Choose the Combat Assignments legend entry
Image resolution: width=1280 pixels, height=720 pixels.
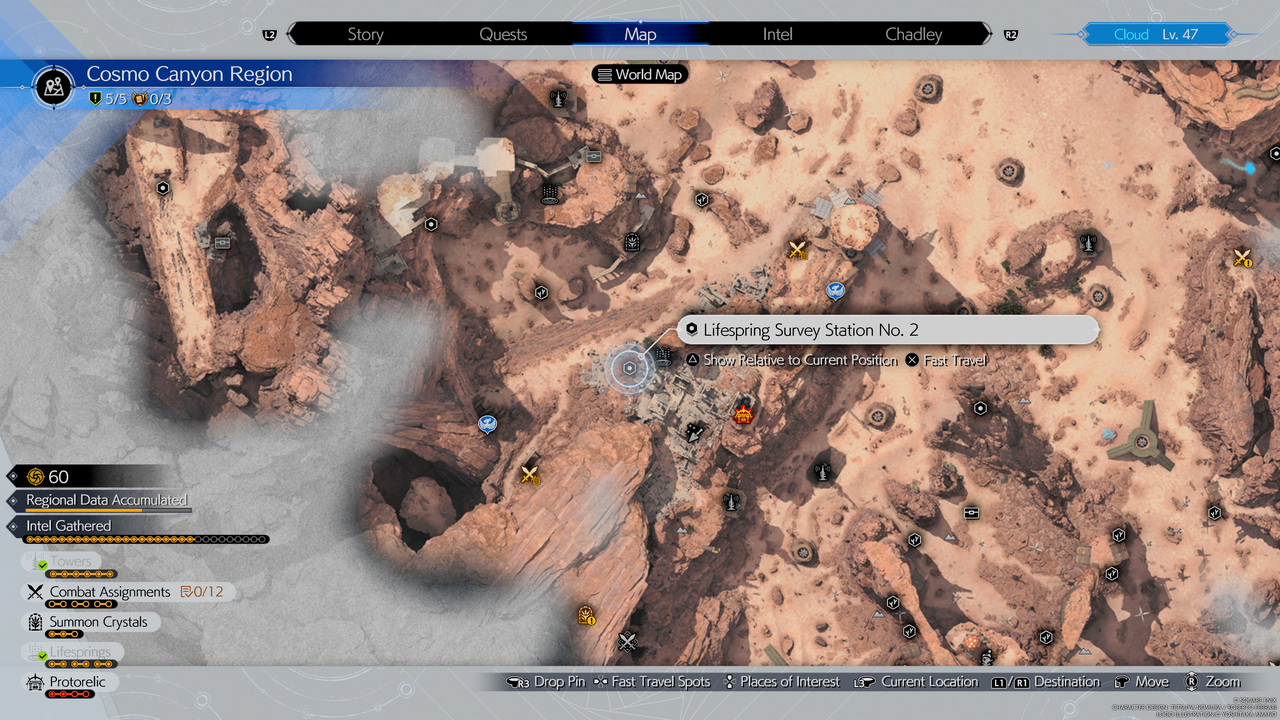(110, 592)
